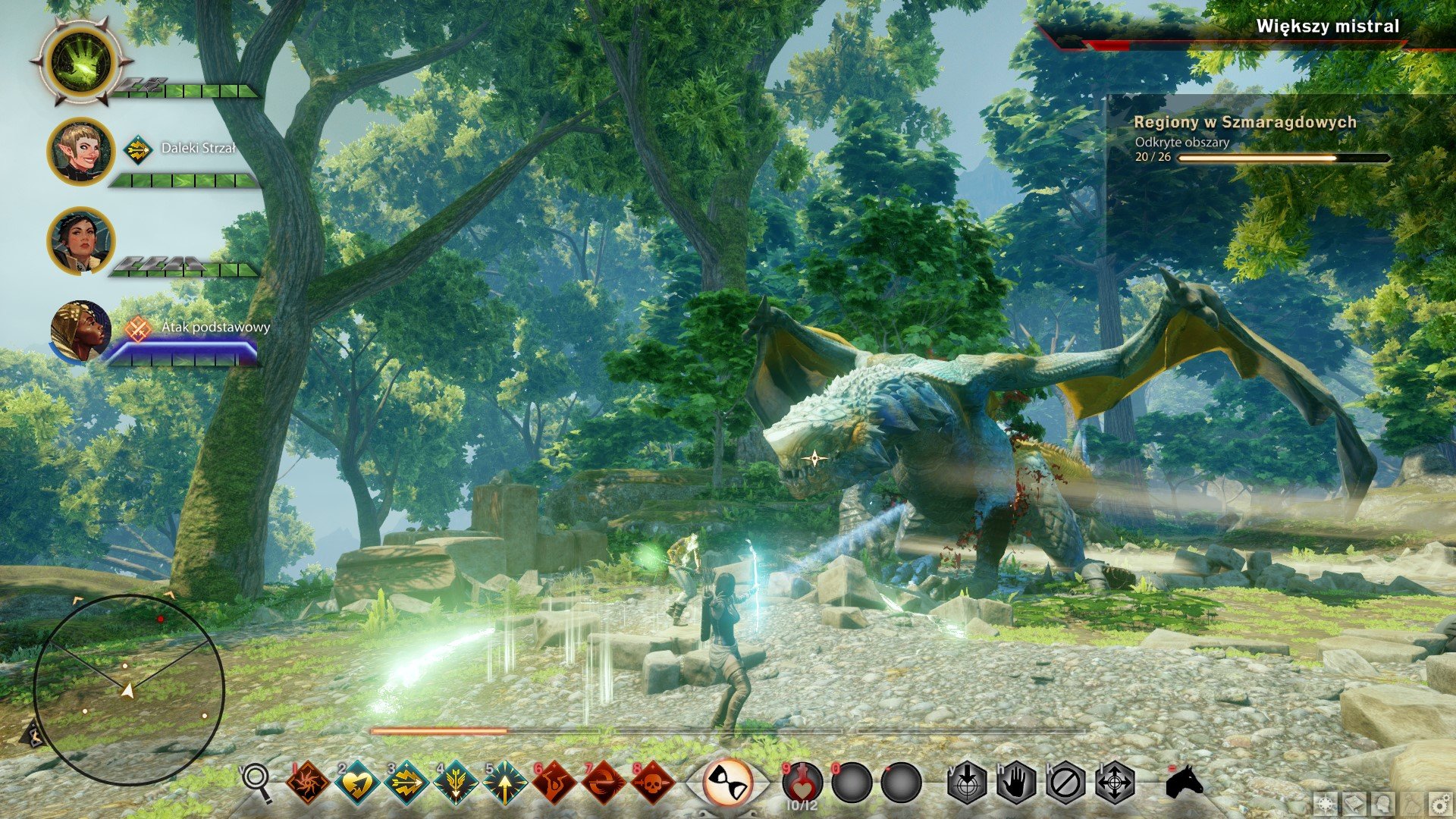Use the red spinning blade ability in slot 7
The image size is (1456, 819).
click(604, 782)
